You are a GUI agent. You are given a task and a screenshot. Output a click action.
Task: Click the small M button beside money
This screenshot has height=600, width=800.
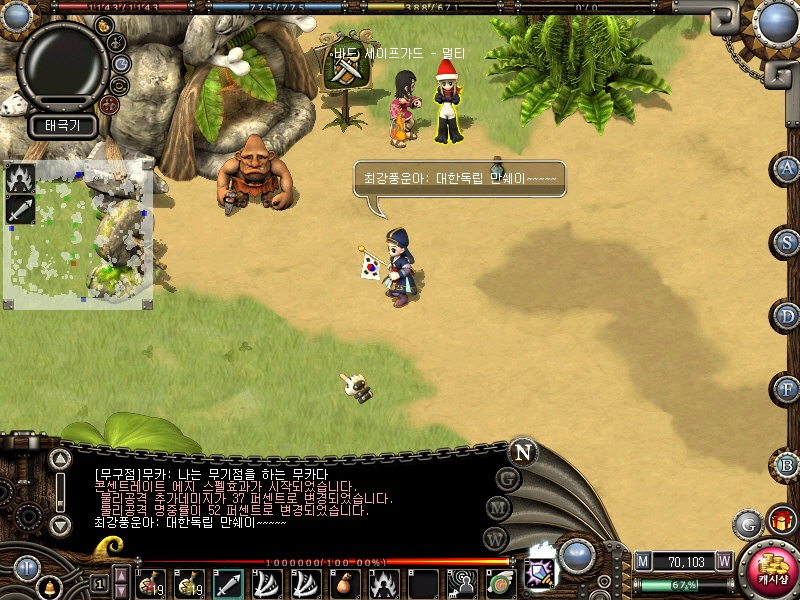coord(643,562)
